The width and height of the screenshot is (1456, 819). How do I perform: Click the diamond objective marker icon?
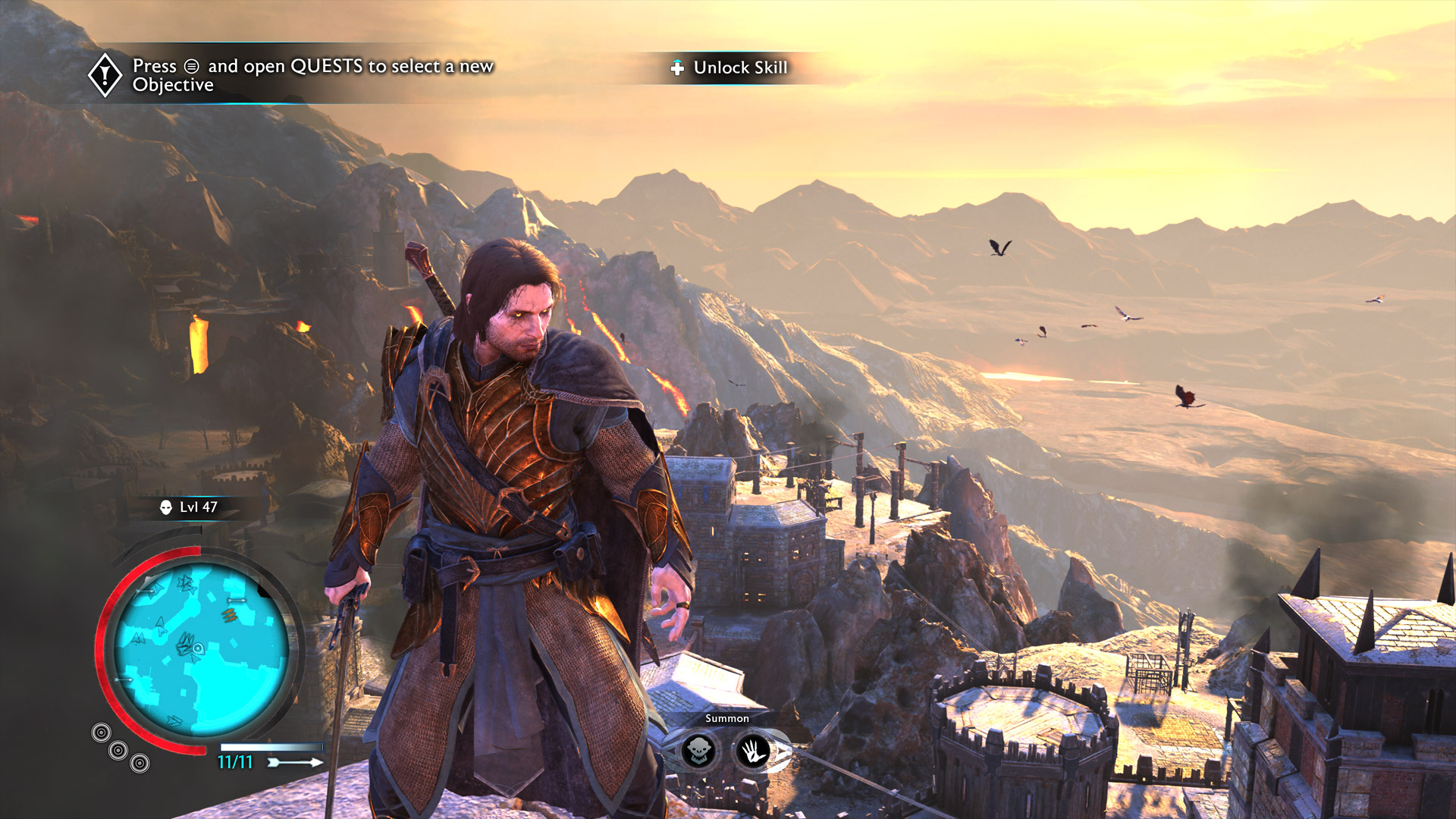105,75
